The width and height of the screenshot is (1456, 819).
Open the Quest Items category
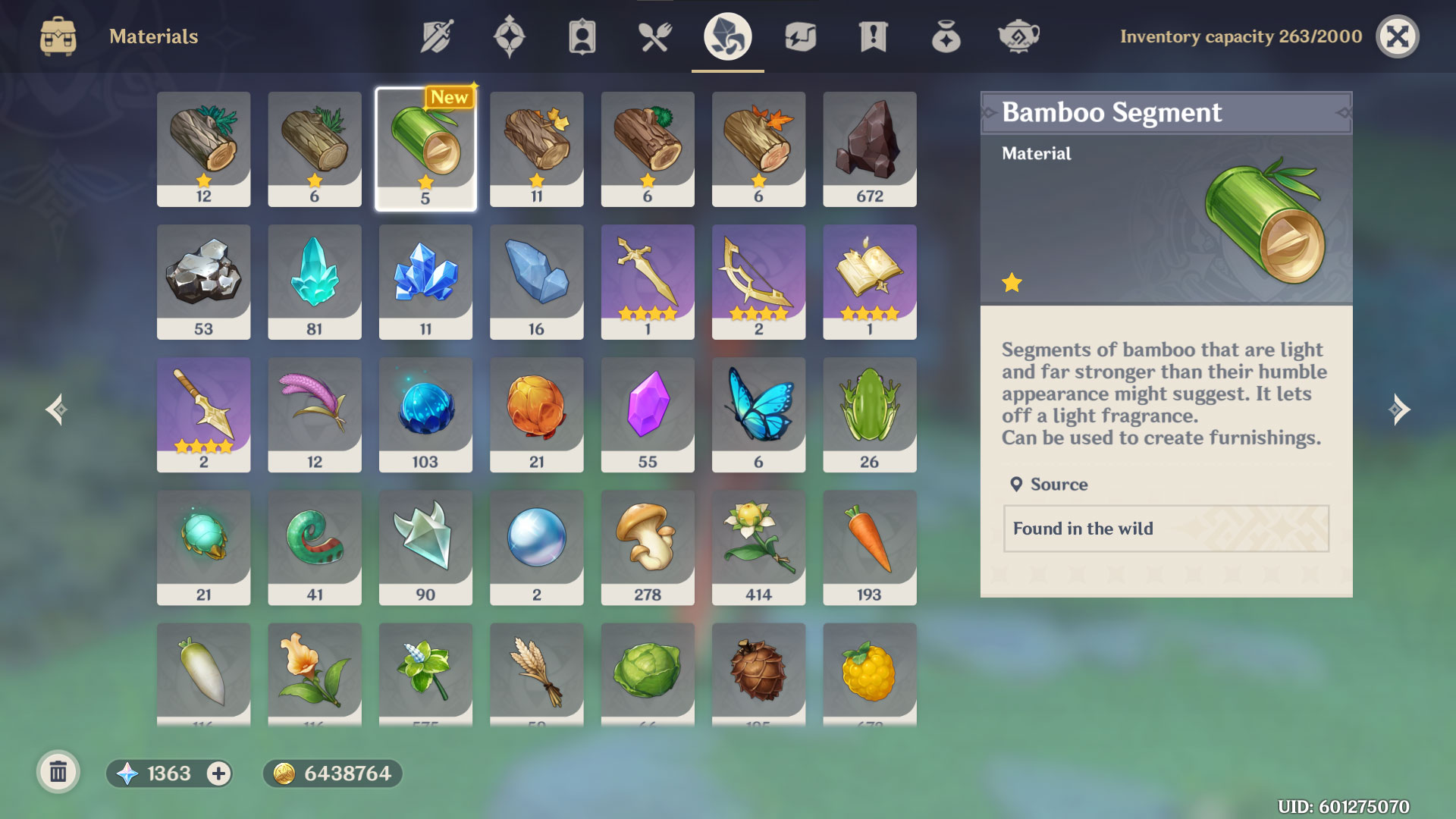pos(873,36)
